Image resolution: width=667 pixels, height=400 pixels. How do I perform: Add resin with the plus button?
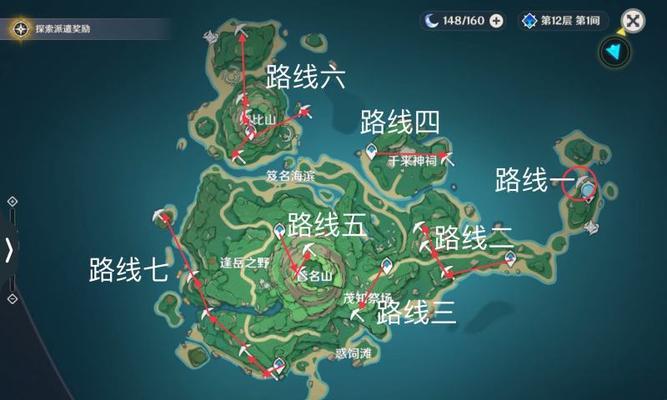click(496, 21)
